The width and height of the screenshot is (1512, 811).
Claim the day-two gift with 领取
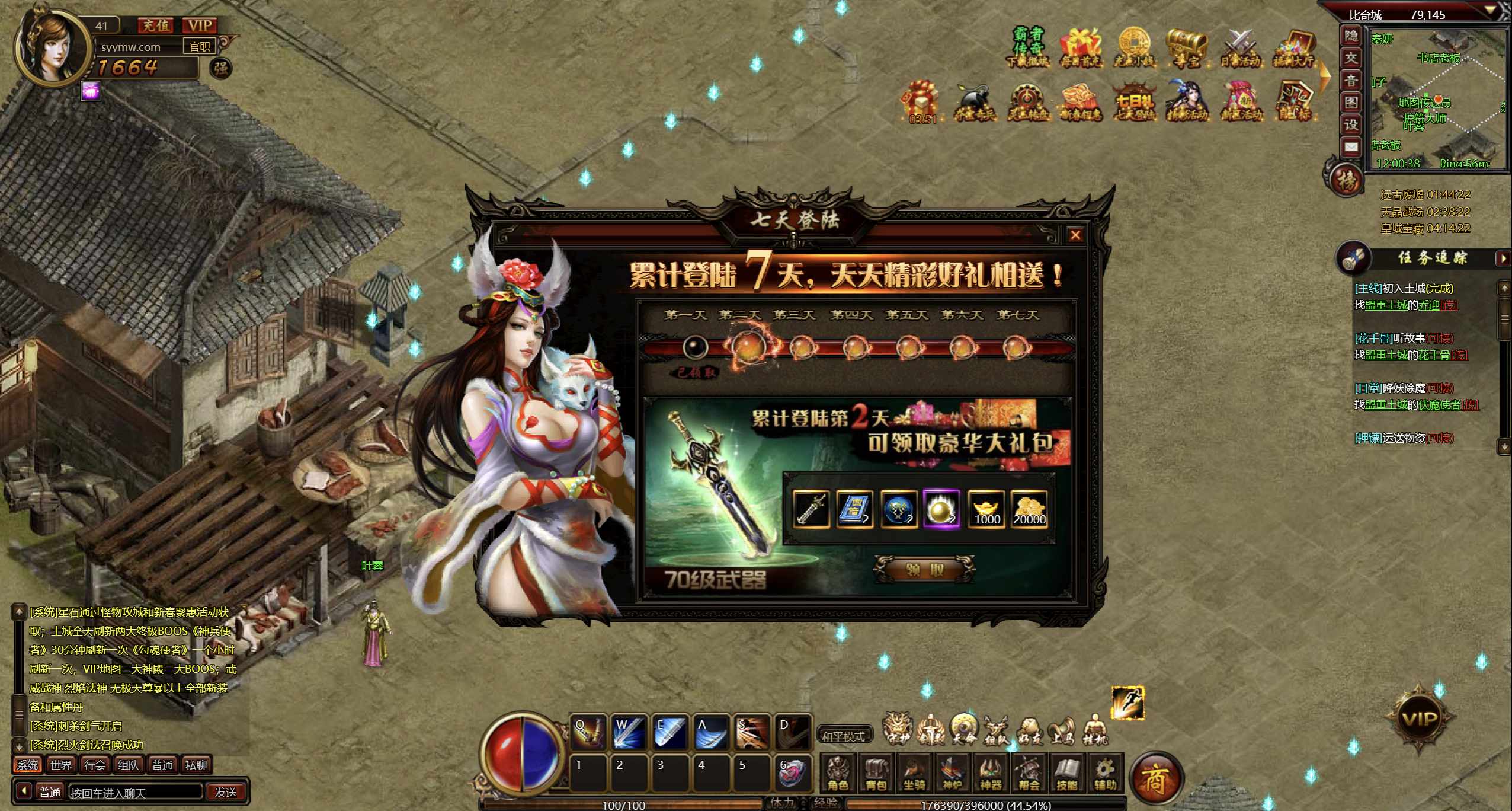point(925,570)
